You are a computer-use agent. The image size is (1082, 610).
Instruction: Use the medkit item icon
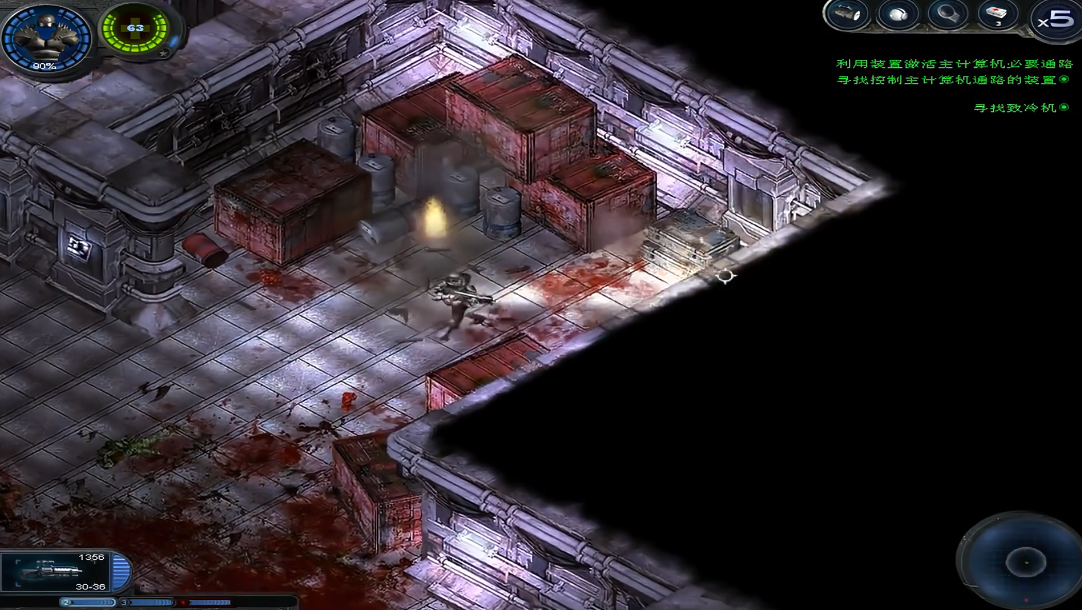[997, 14]
